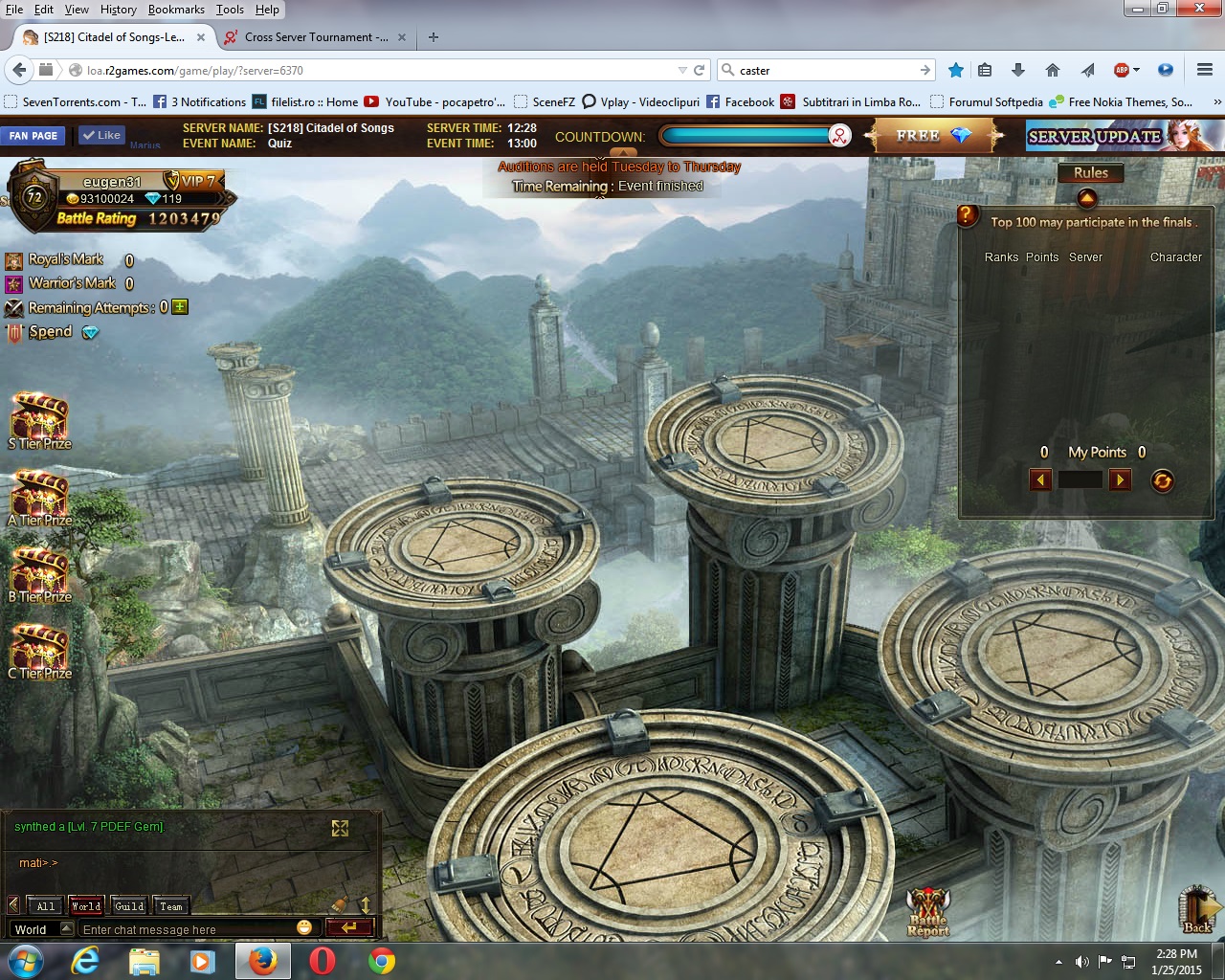Switch to the Cross Server Tournament browser tab
1225x980 pixels.
click(308, 37)
